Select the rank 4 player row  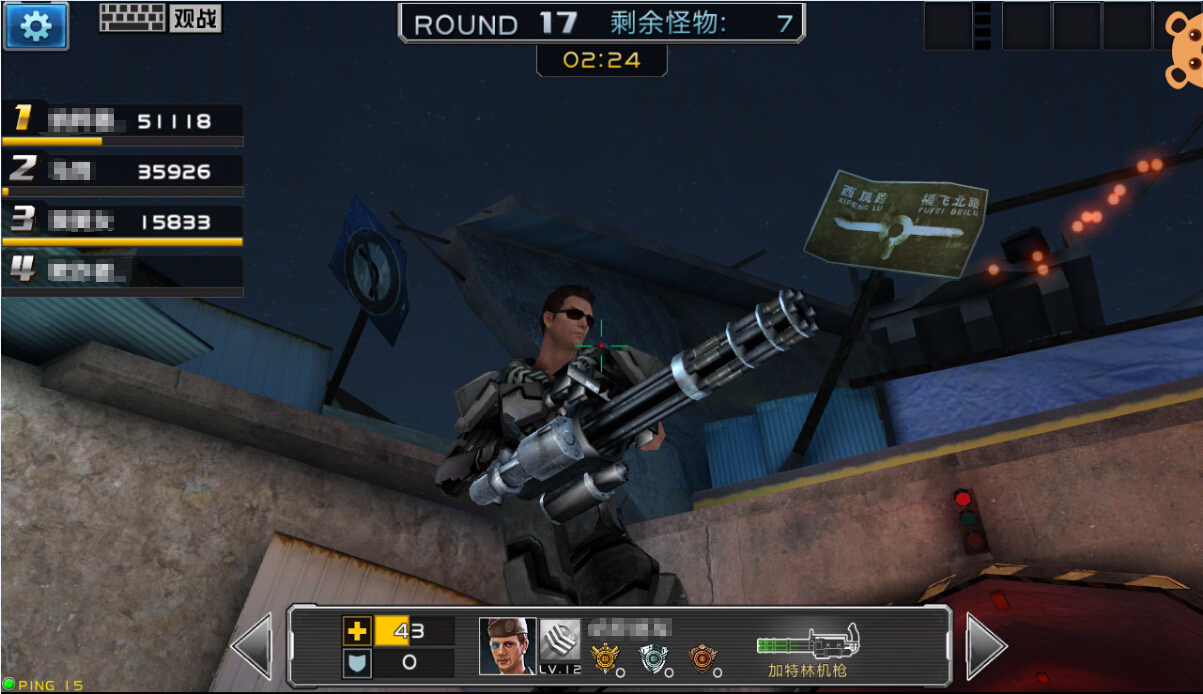point(122,271)
